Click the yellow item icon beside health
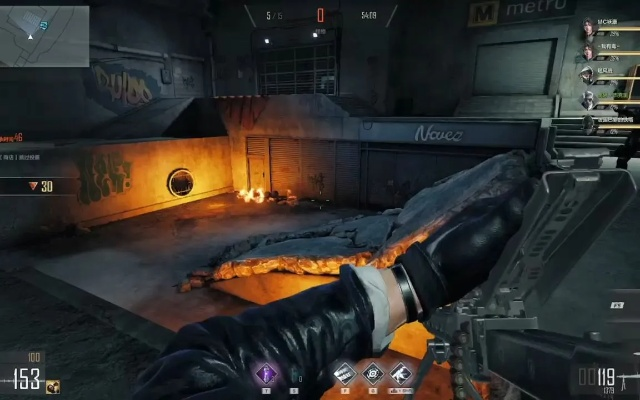Screen dimensions: 640x400 pyautogui.click(x=52, y=386)
